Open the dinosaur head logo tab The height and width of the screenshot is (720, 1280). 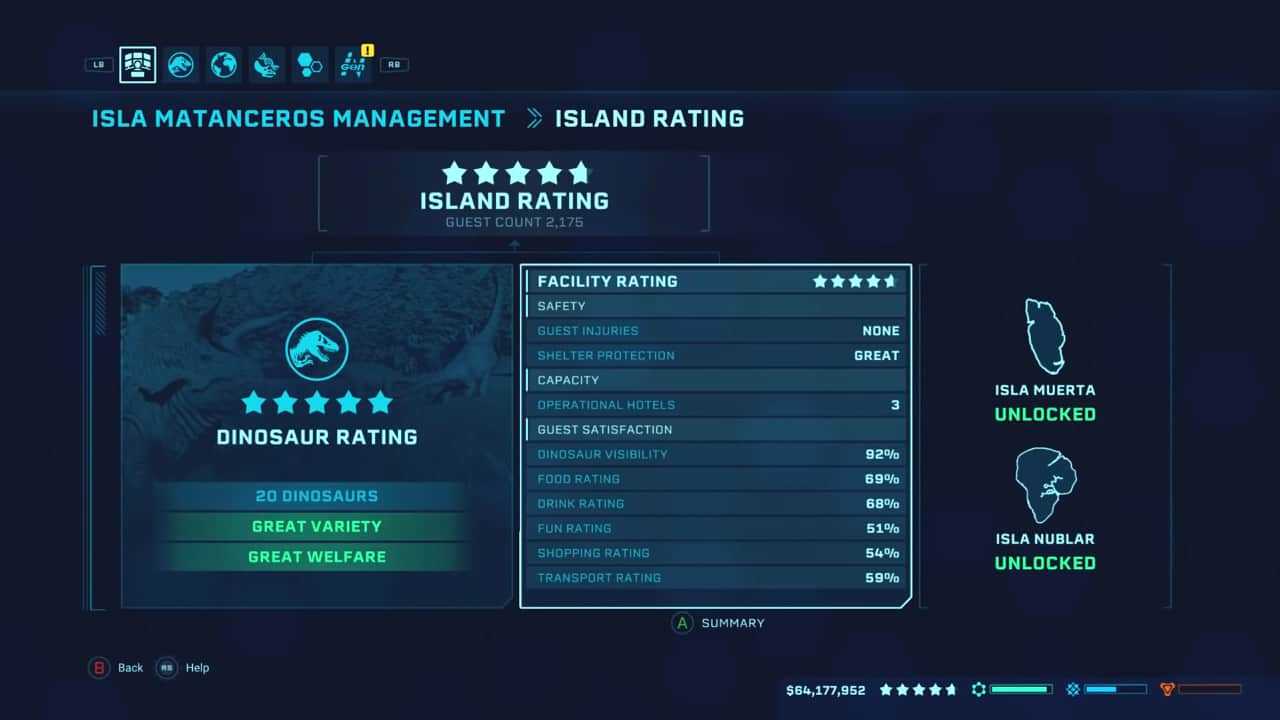point(181,65)
